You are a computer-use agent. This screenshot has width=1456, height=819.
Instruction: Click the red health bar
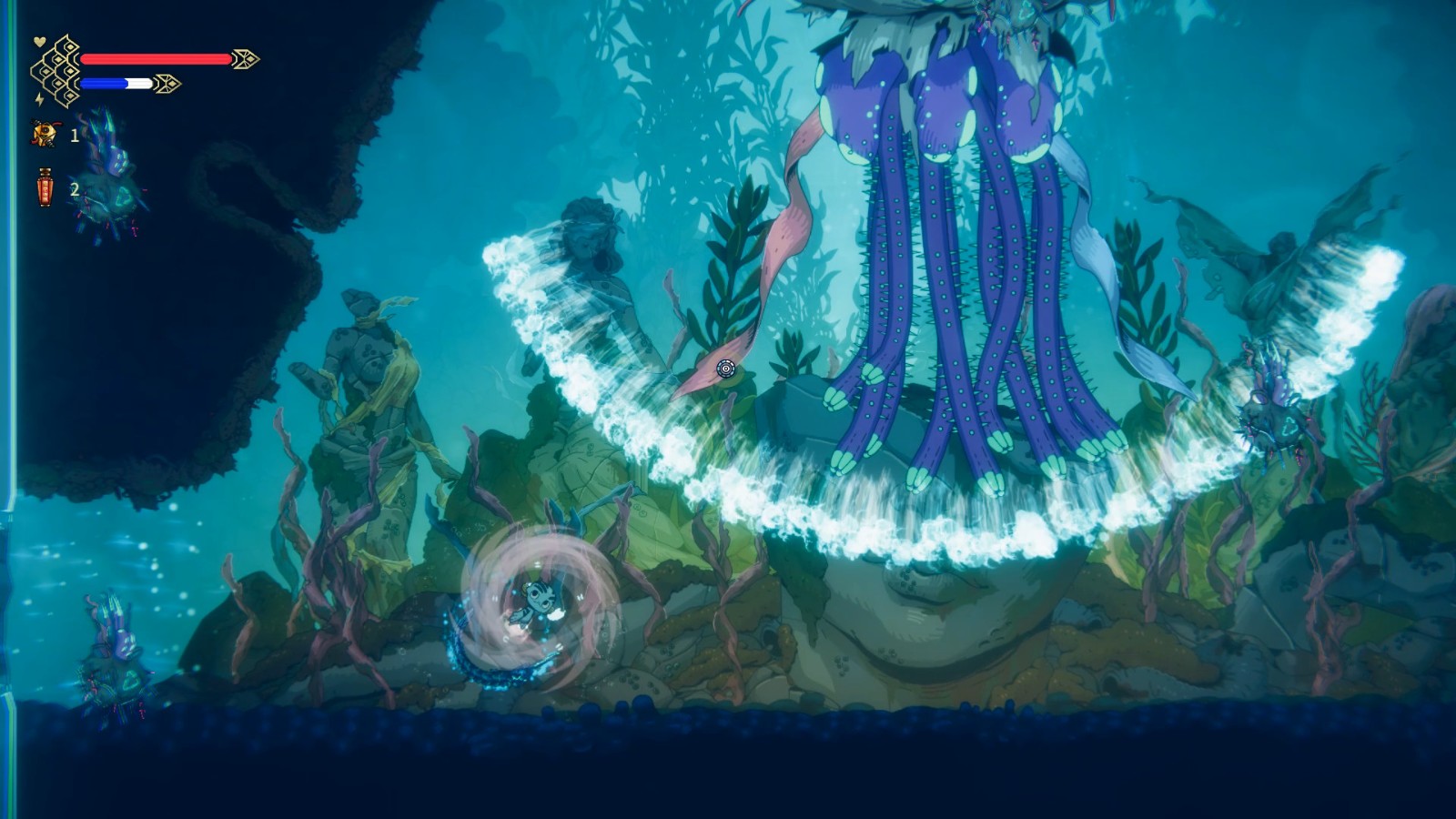155,58
